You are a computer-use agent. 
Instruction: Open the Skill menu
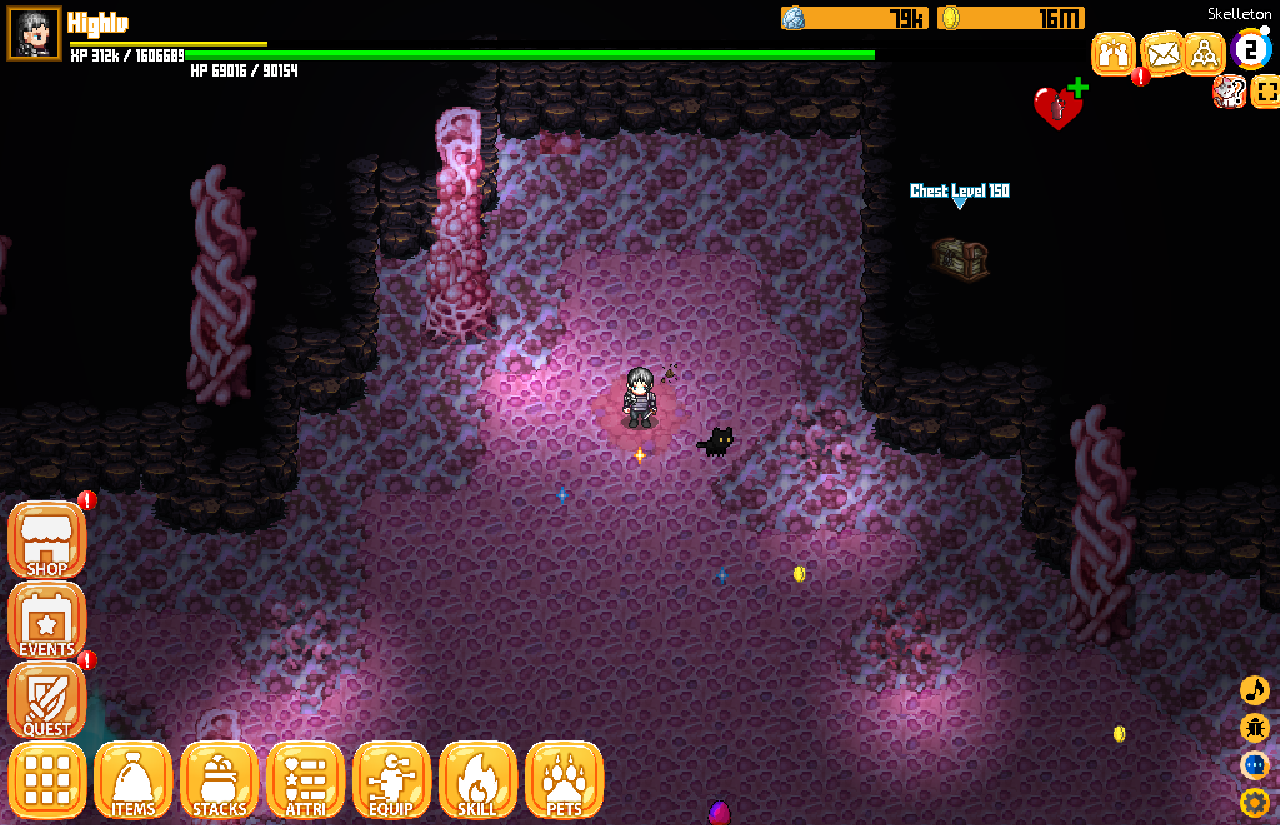tap(478, 780)
